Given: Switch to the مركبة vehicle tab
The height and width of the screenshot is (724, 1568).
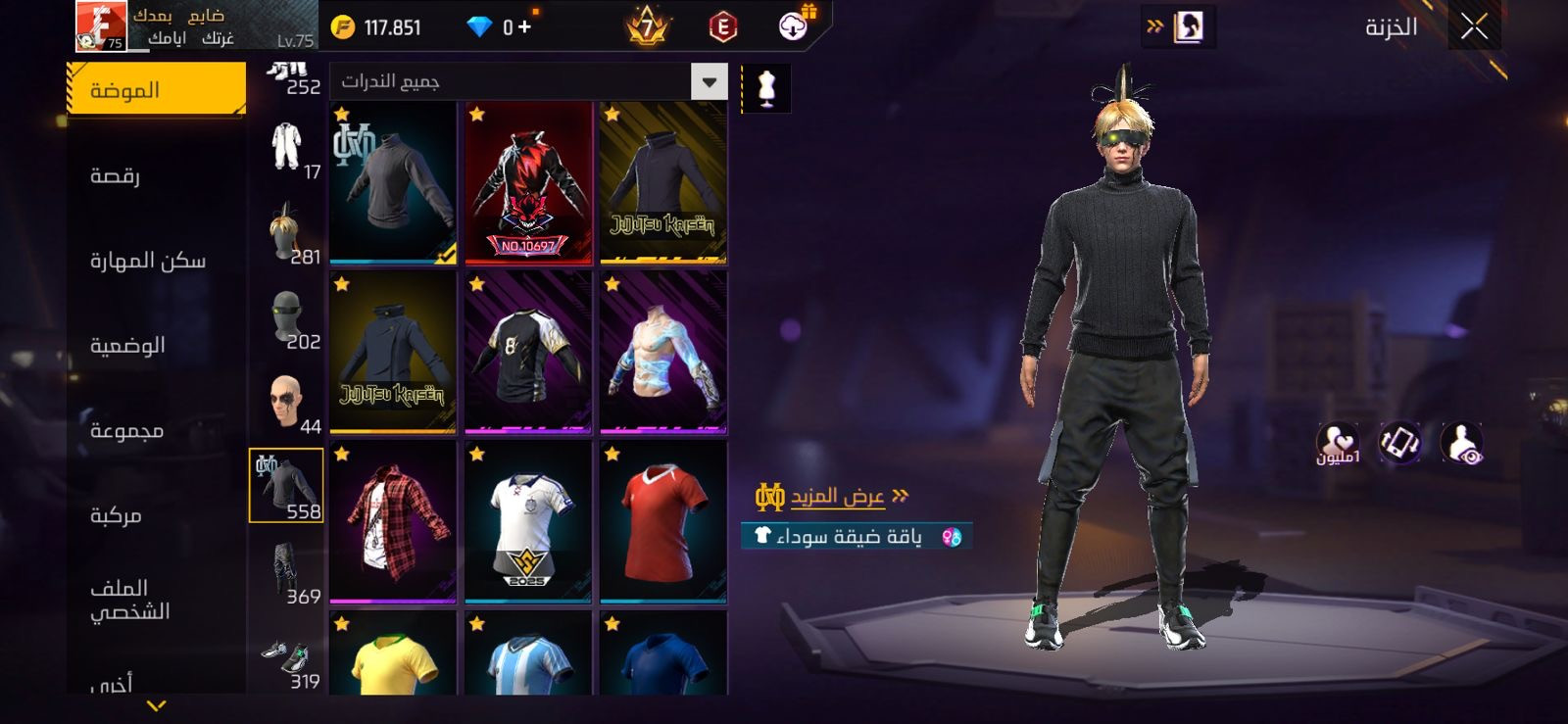Looking at the screenshot, I should [x=116, y=515].
